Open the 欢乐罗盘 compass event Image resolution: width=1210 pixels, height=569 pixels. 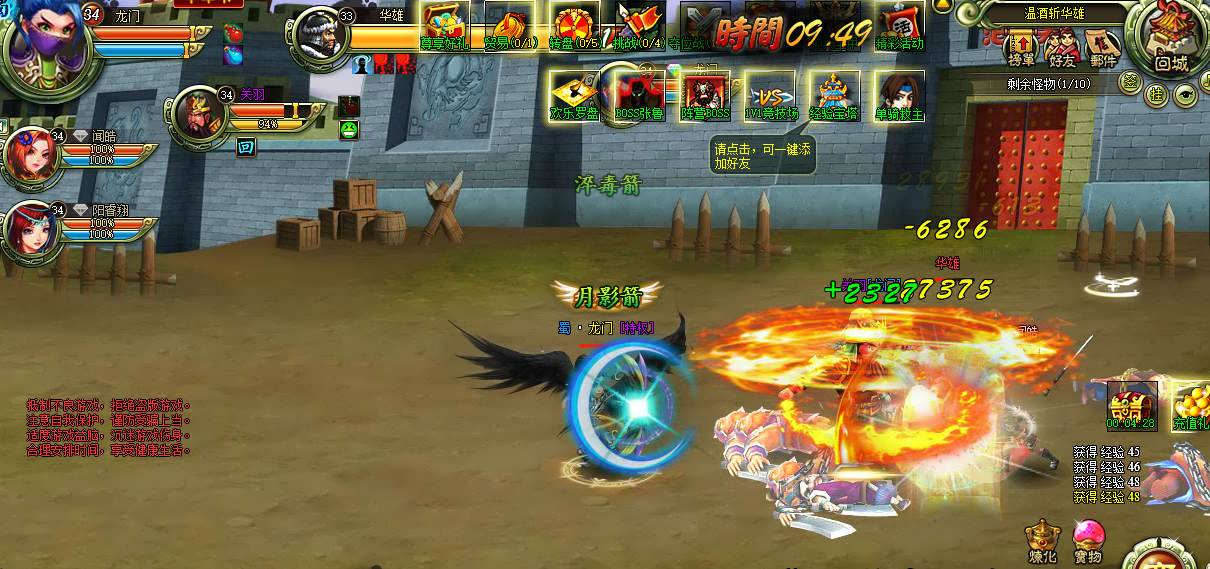coord(574,95)
